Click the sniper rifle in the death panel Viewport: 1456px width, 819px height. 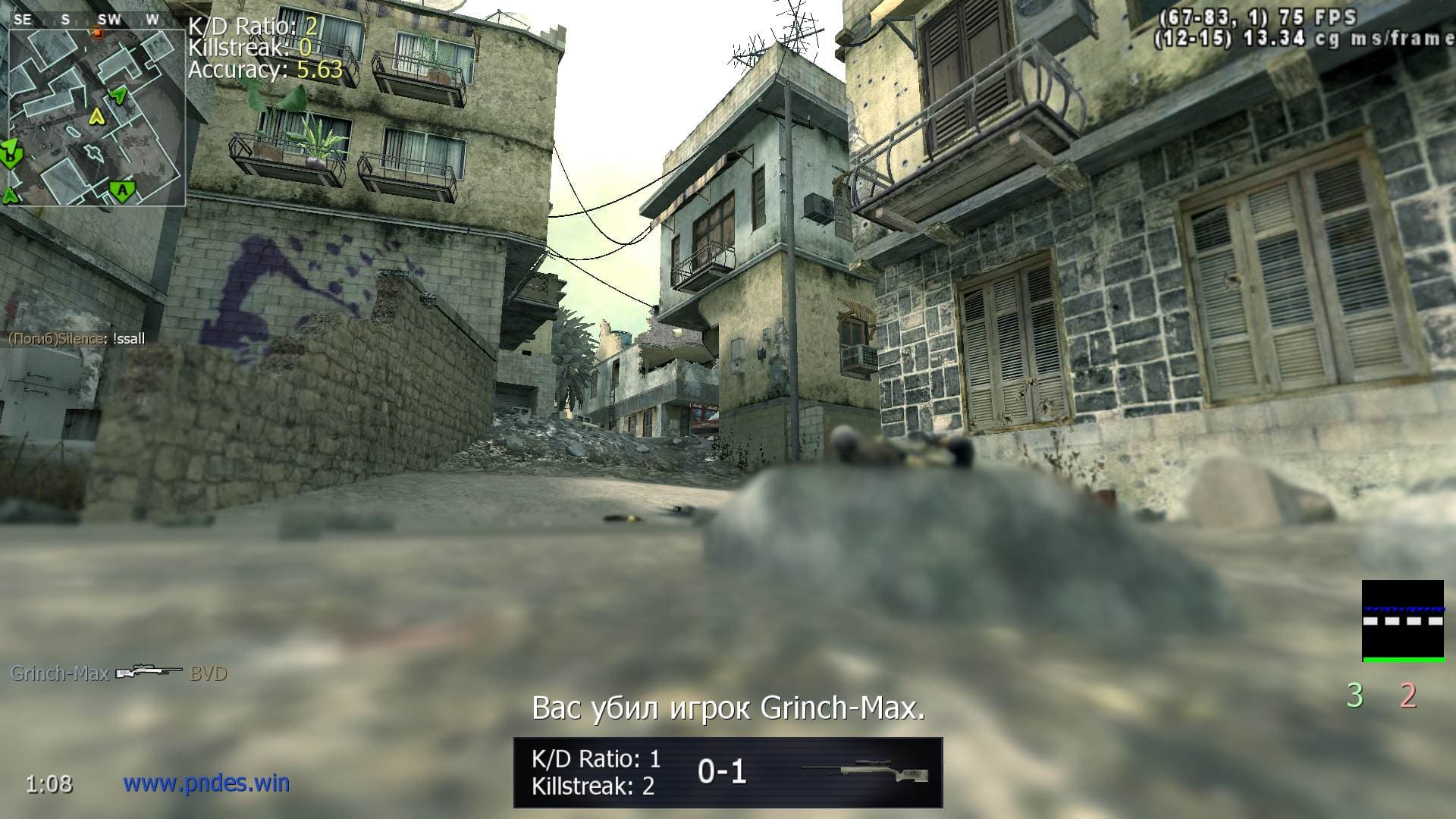tap(864, 772)
